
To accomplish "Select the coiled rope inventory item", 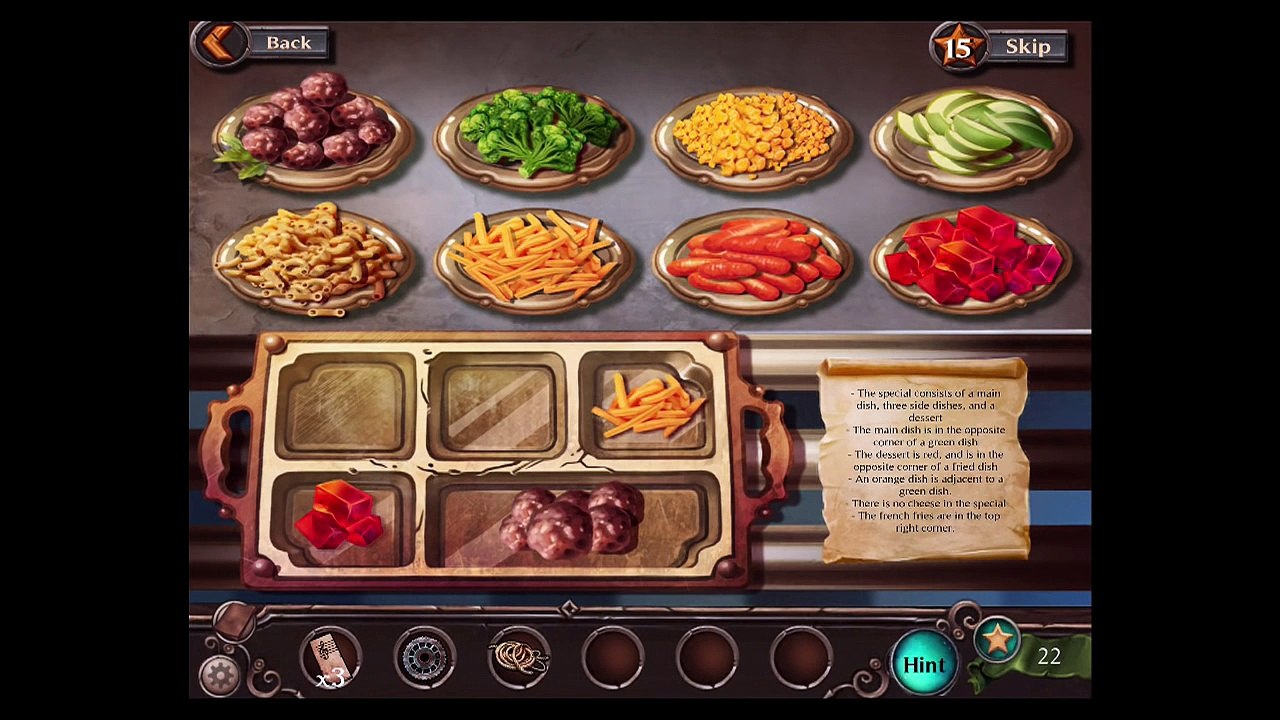I will [519, 657].
